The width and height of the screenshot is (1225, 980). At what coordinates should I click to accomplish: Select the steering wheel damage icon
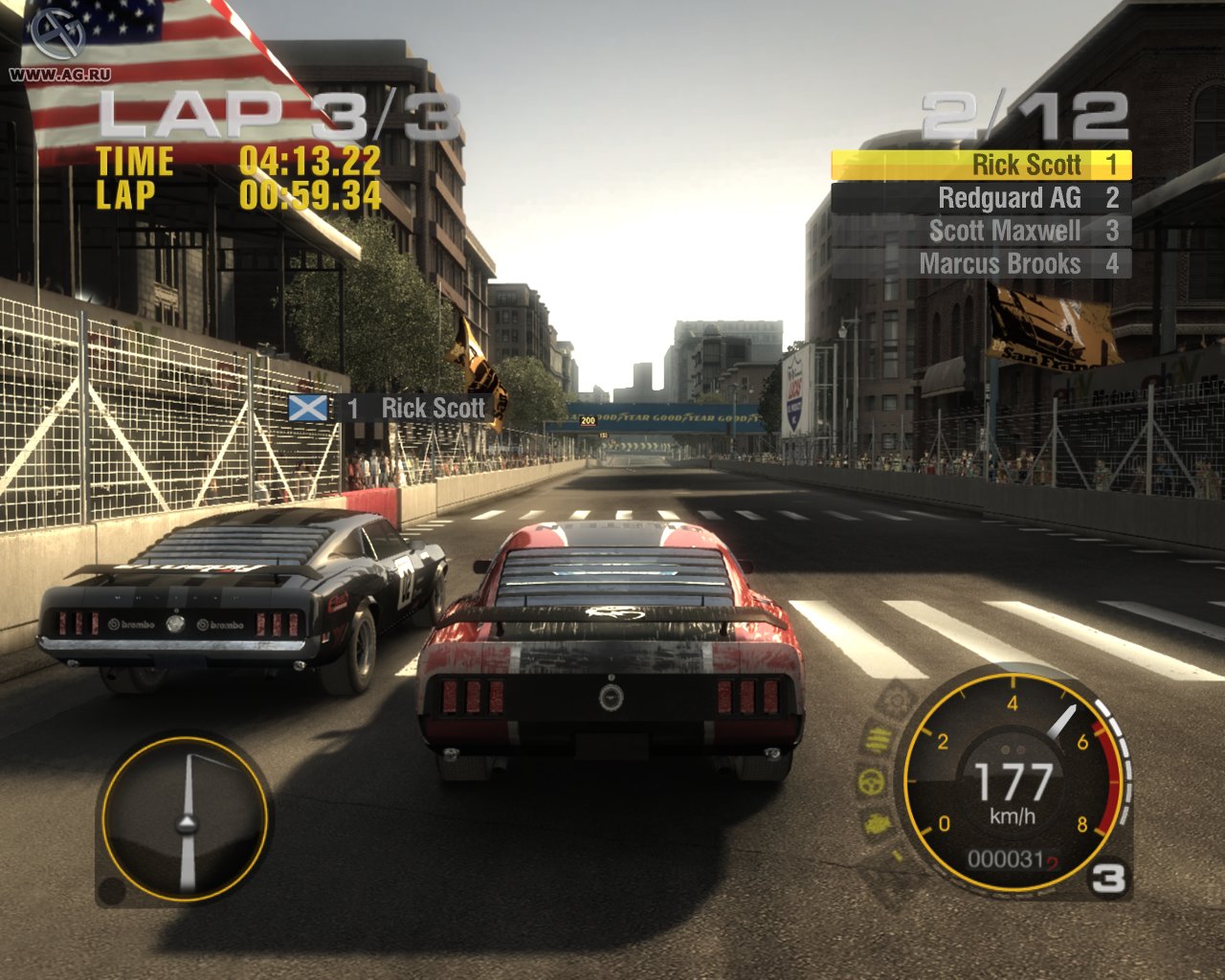click(869, 780)
